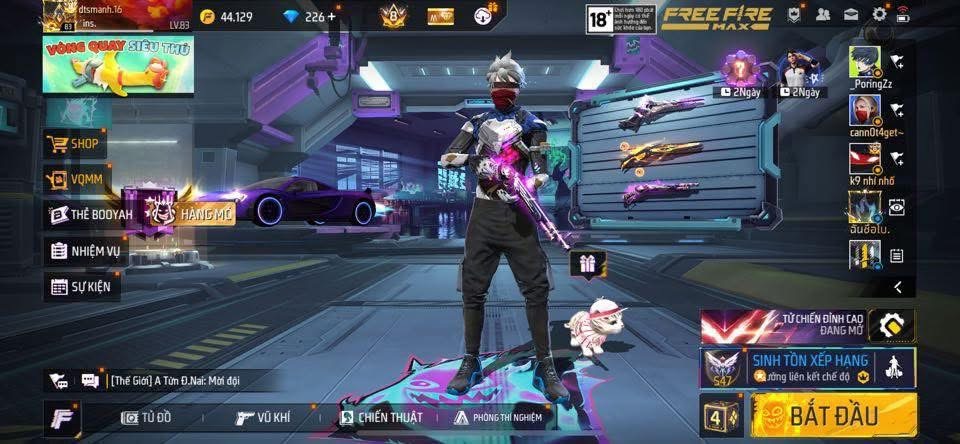This screenshot has width=960, height=444.
Task: Open the Shop menu
Action: (x=74, y=144)
